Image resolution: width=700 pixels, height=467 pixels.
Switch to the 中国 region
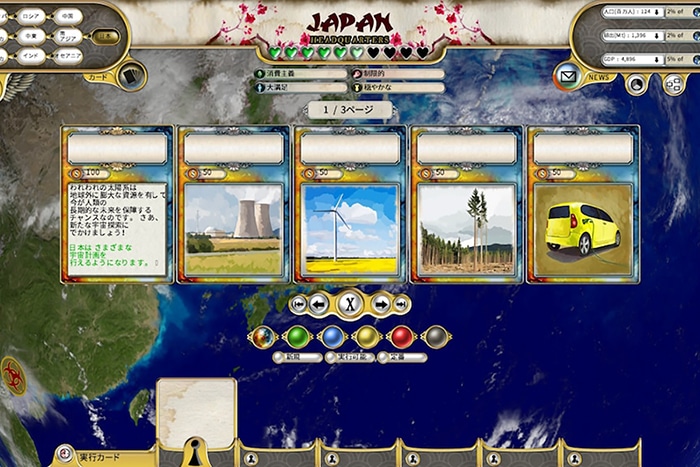(x=67, y=16)
